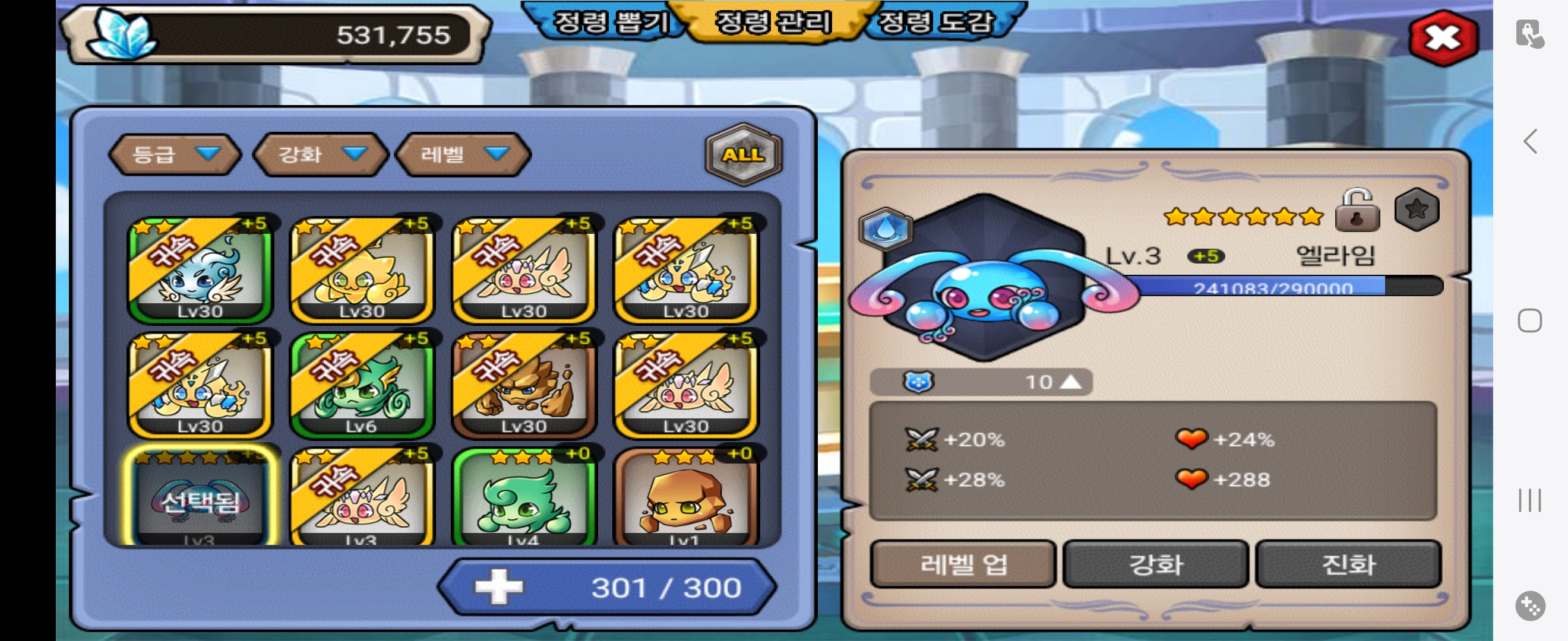This screenshot has height=641, width=1568.
Task: Open the 정령 도감 tab
Action: coord(936,22)
